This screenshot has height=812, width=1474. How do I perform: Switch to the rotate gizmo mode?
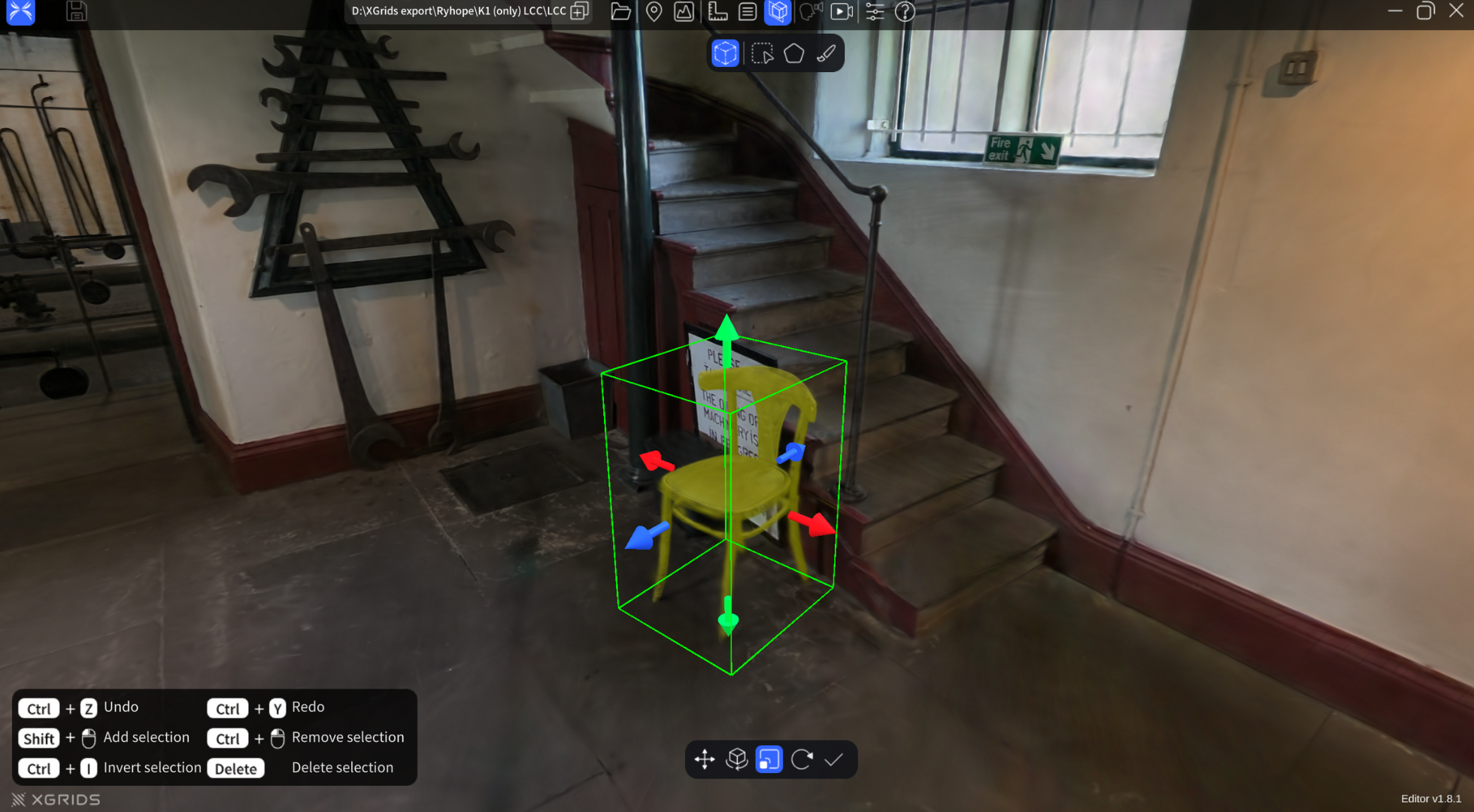pyautogui.click(x=736, y=759)
